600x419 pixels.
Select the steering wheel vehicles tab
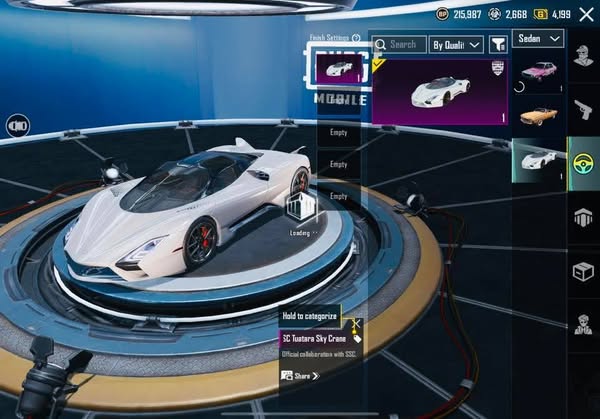[583, 162]
